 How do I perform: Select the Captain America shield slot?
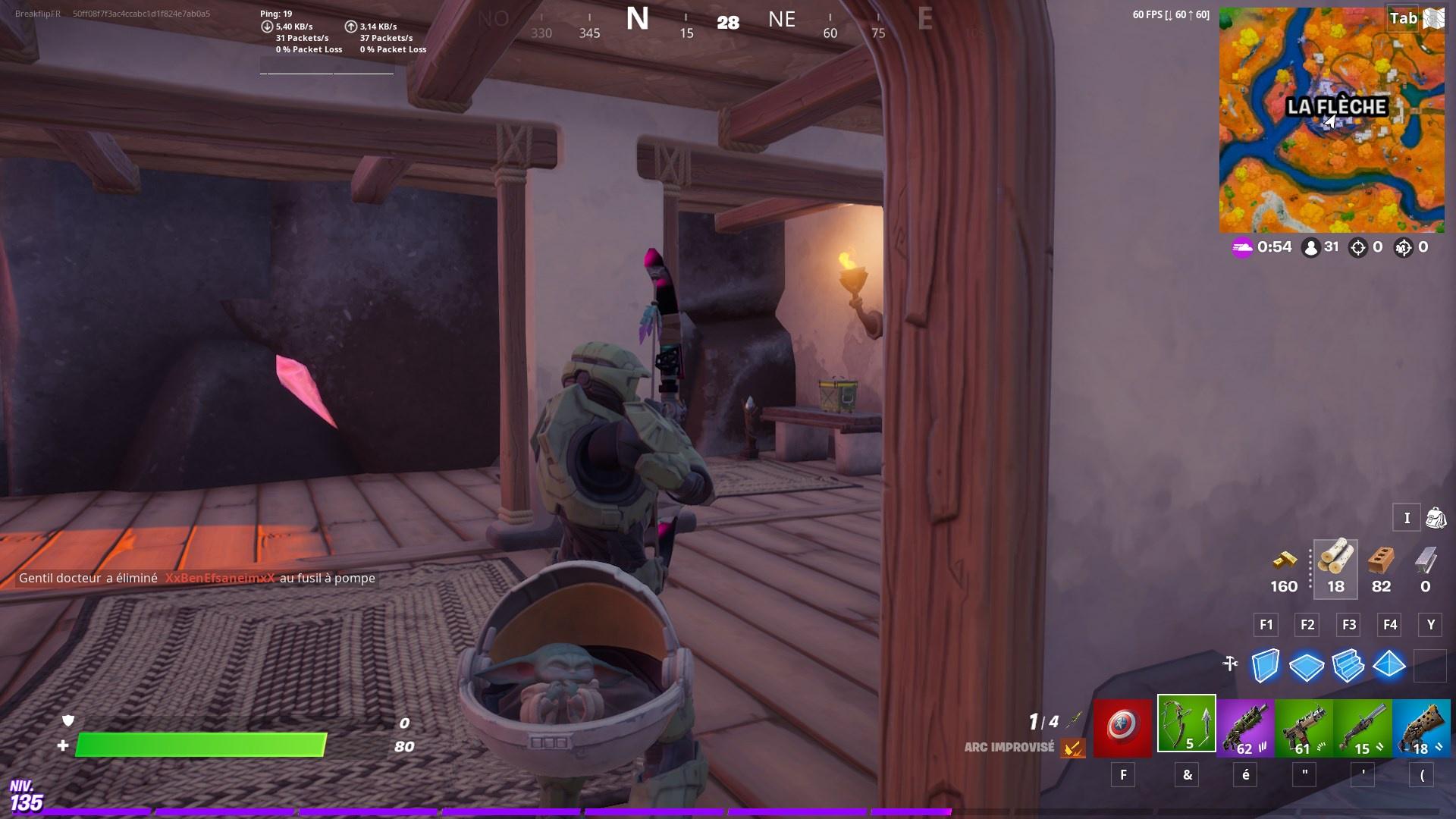(x=1123, y=726)
